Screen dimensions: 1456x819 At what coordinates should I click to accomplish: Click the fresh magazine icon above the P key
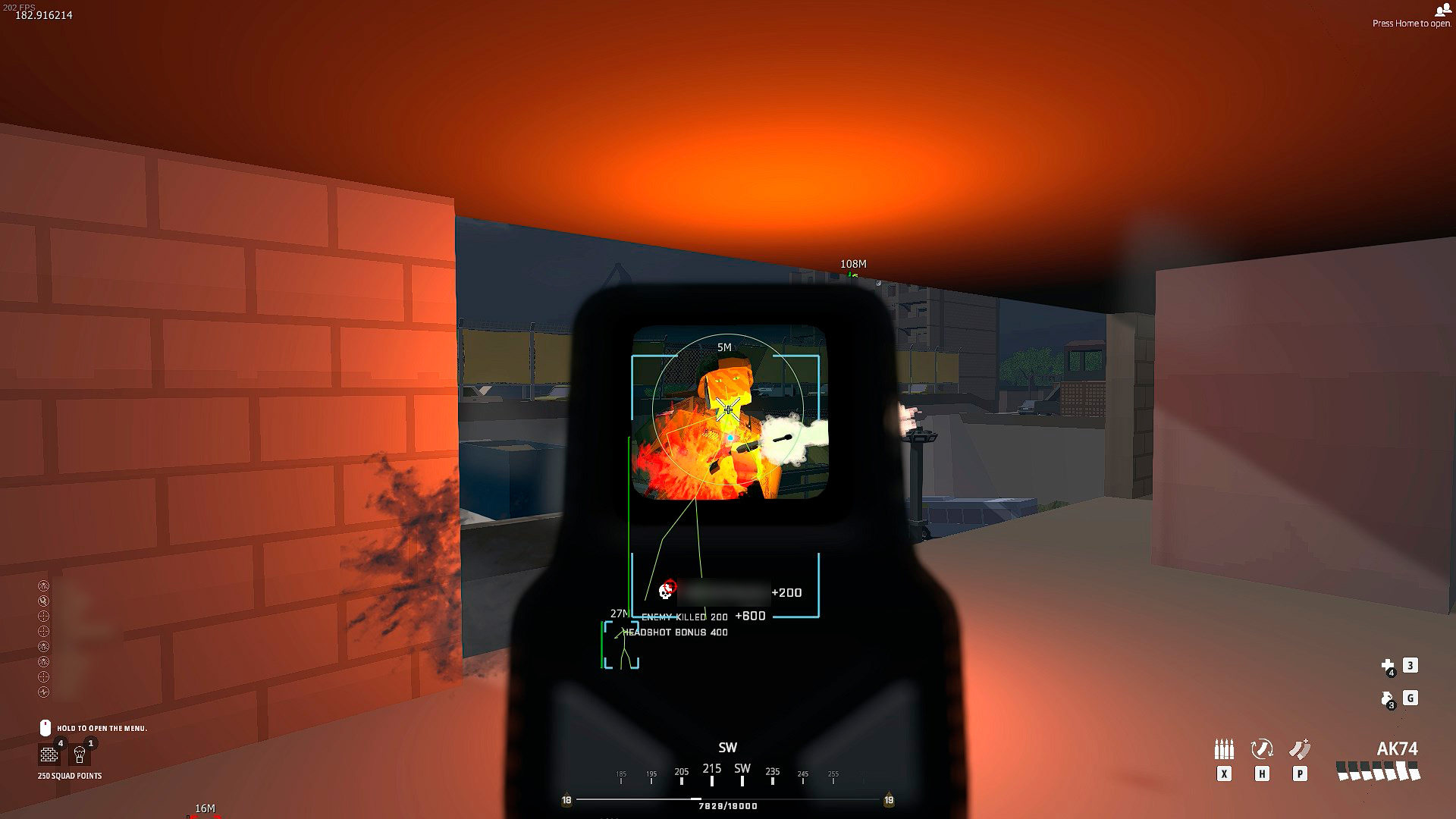[x=1300, y=749]
